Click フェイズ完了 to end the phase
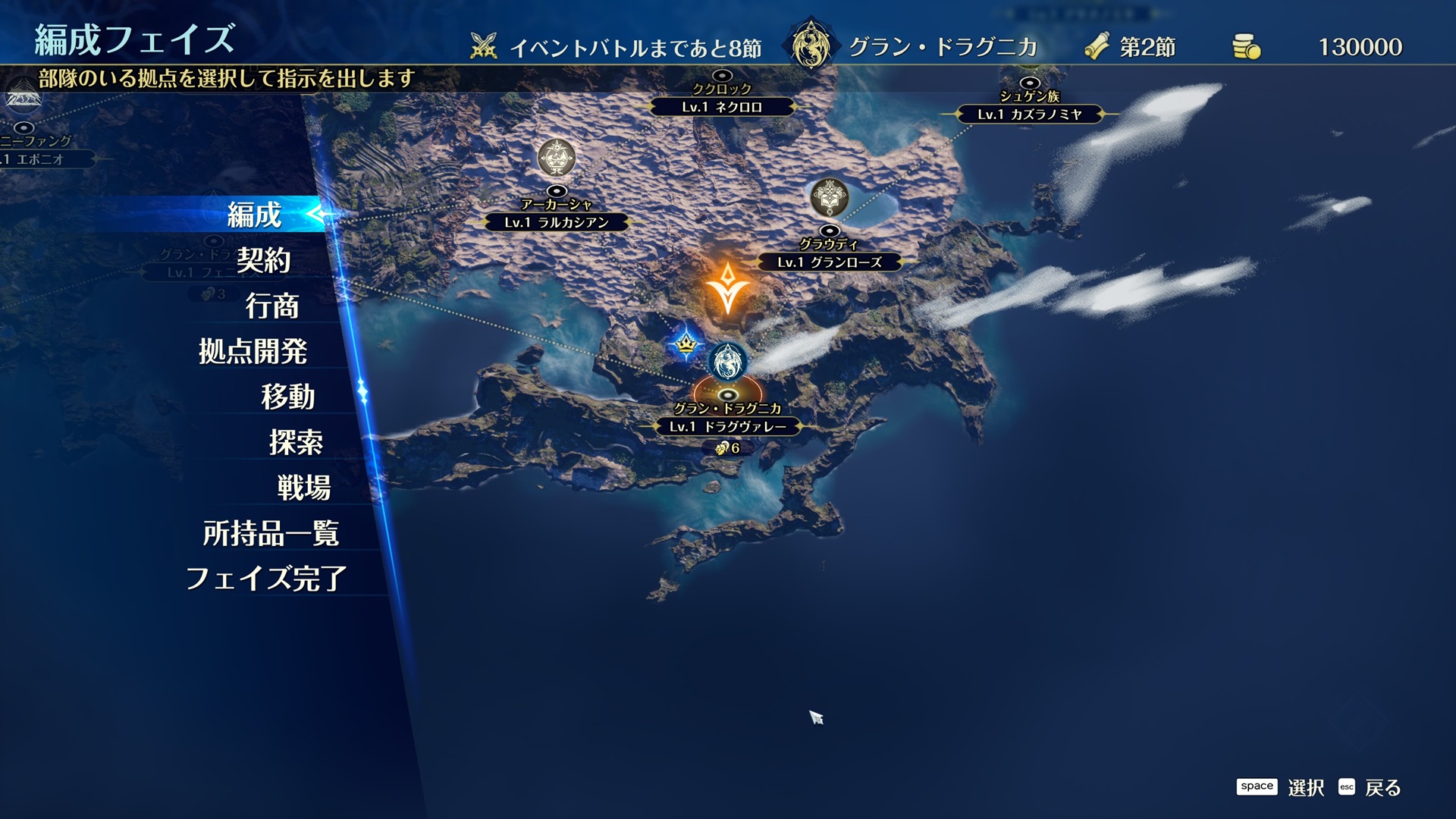Screen dimensions: 1456x819 267,579
